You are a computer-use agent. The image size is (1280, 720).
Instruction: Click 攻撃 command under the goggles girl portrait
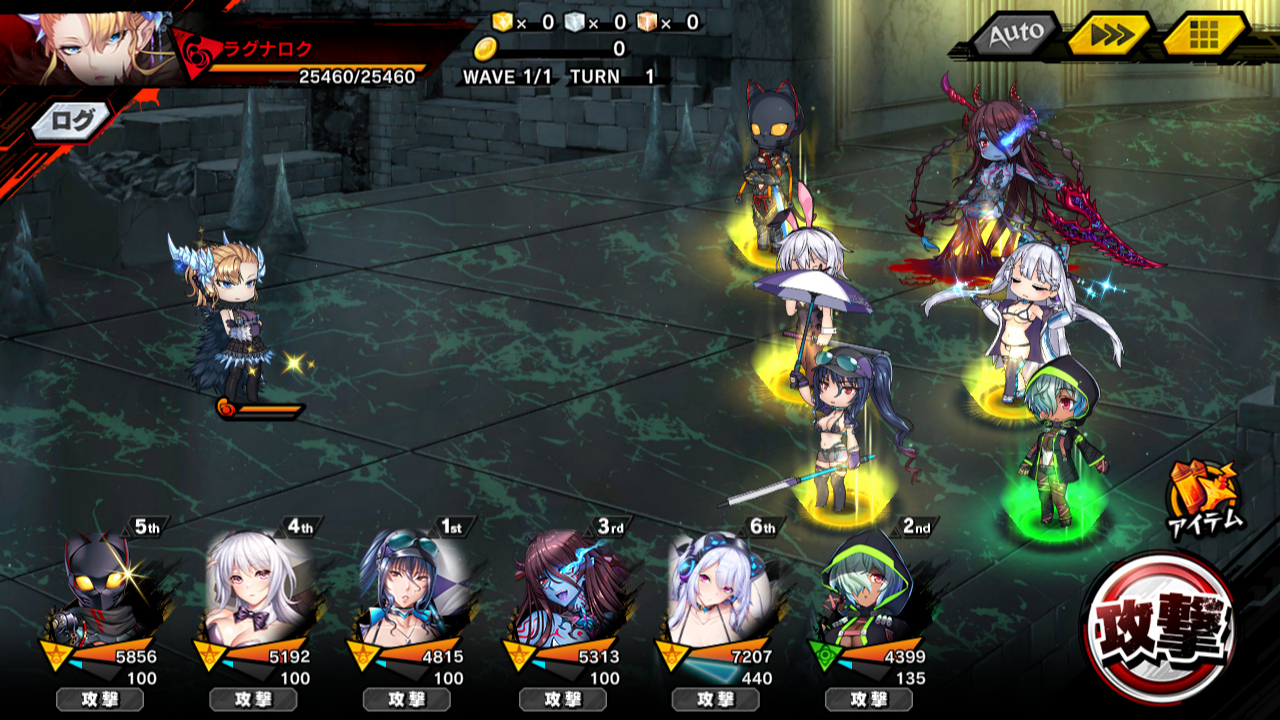pos(407,699)
